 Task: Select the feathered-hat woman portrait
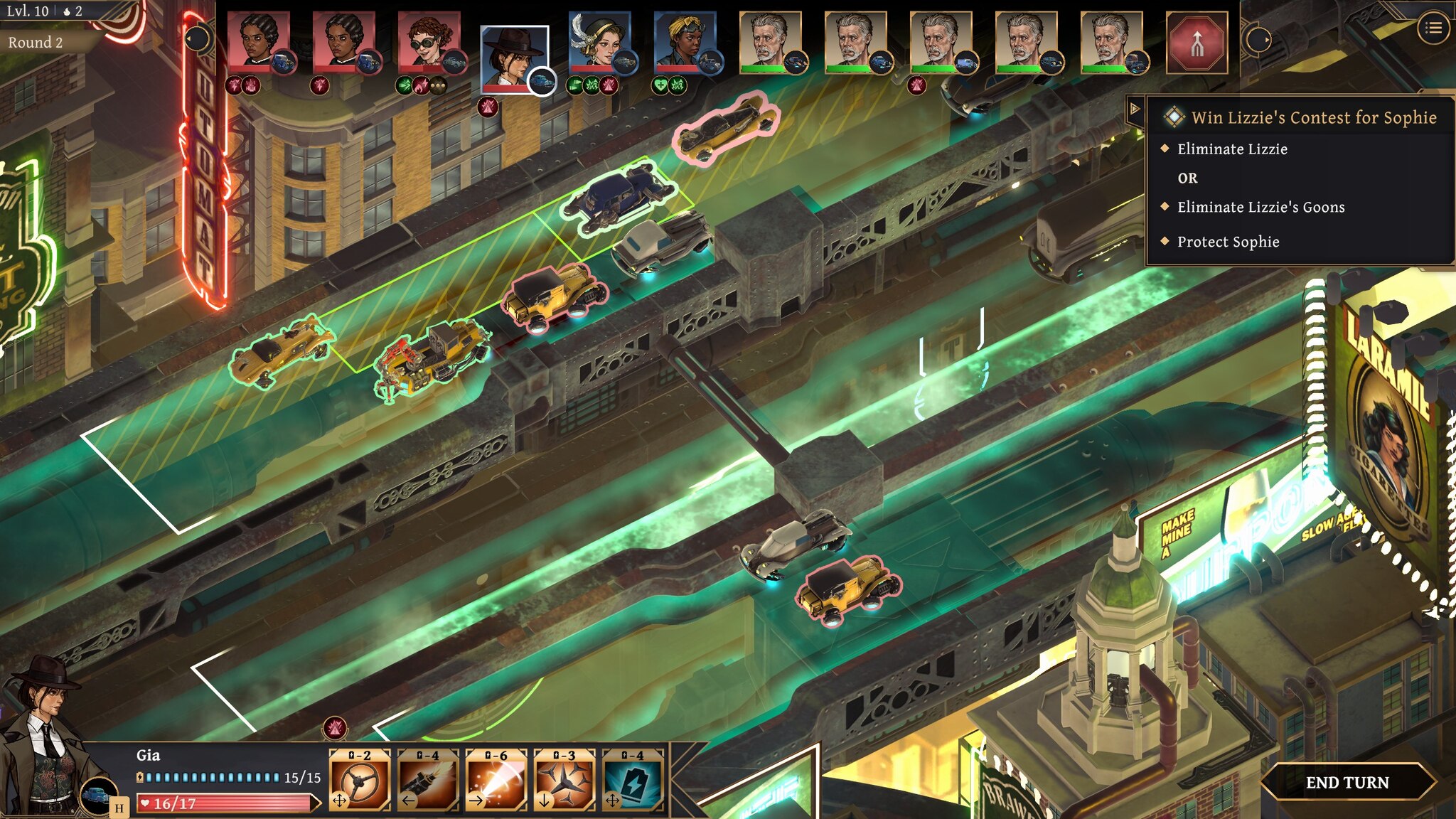point(600,41)
